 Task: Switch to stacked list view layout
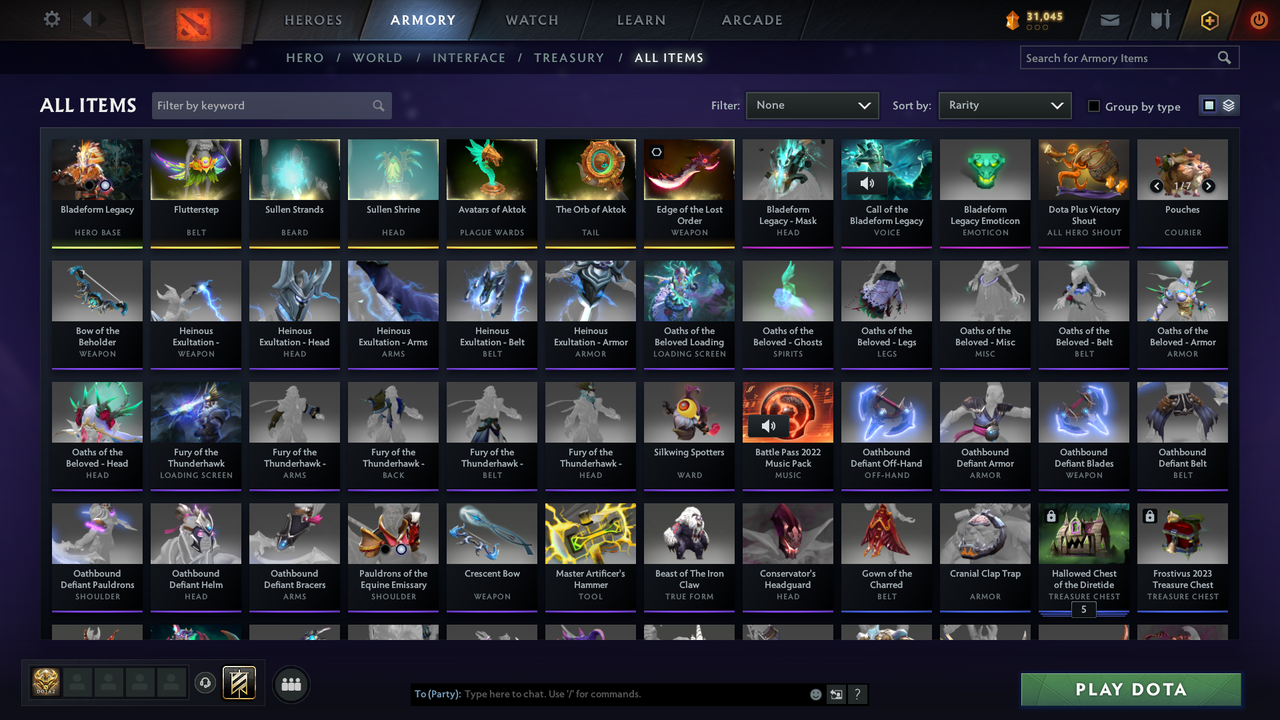point(1228,104)
